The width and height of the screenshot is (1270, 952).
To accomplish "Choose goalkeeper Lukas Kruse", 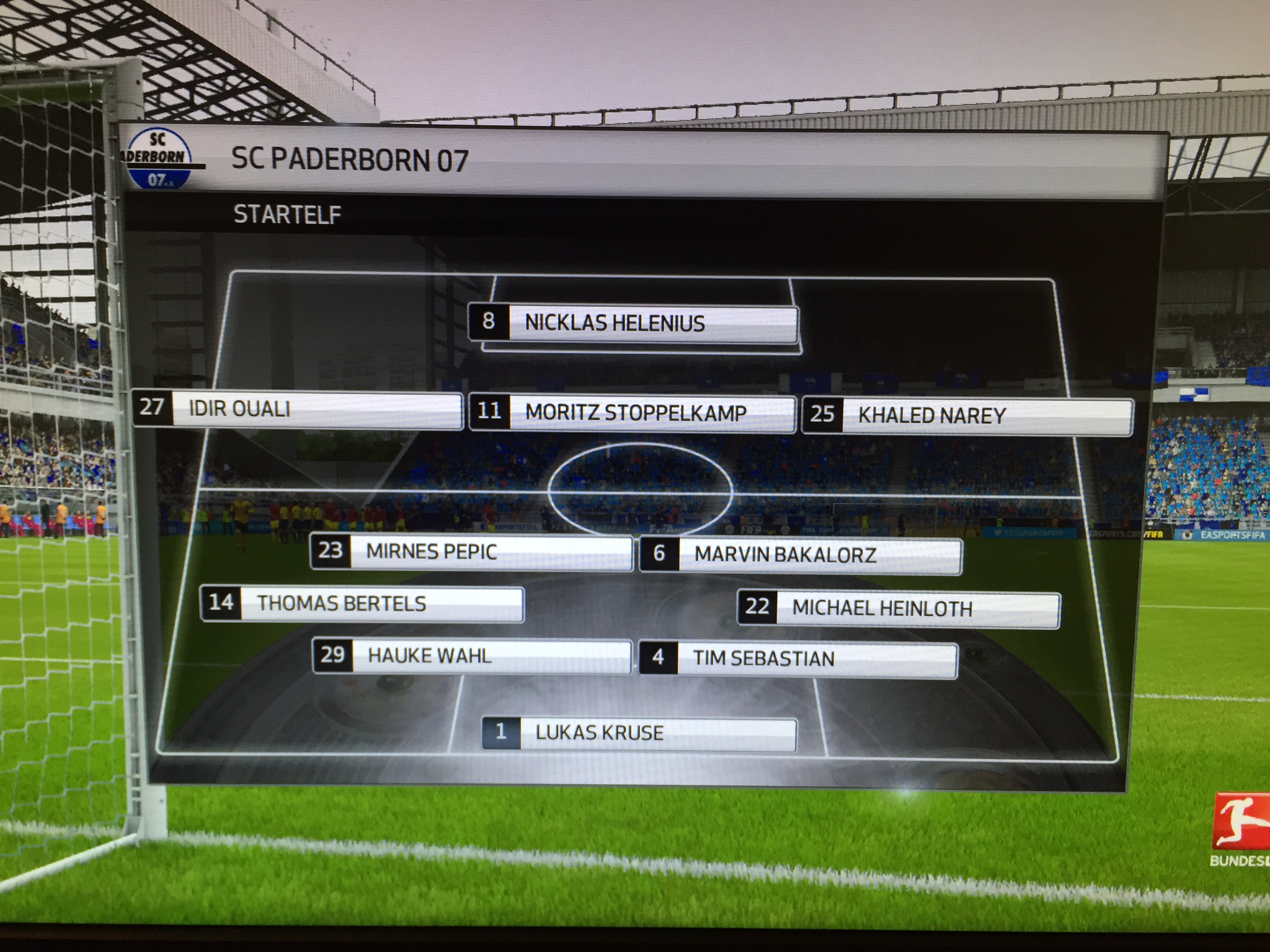I will (x=639, y=733).
